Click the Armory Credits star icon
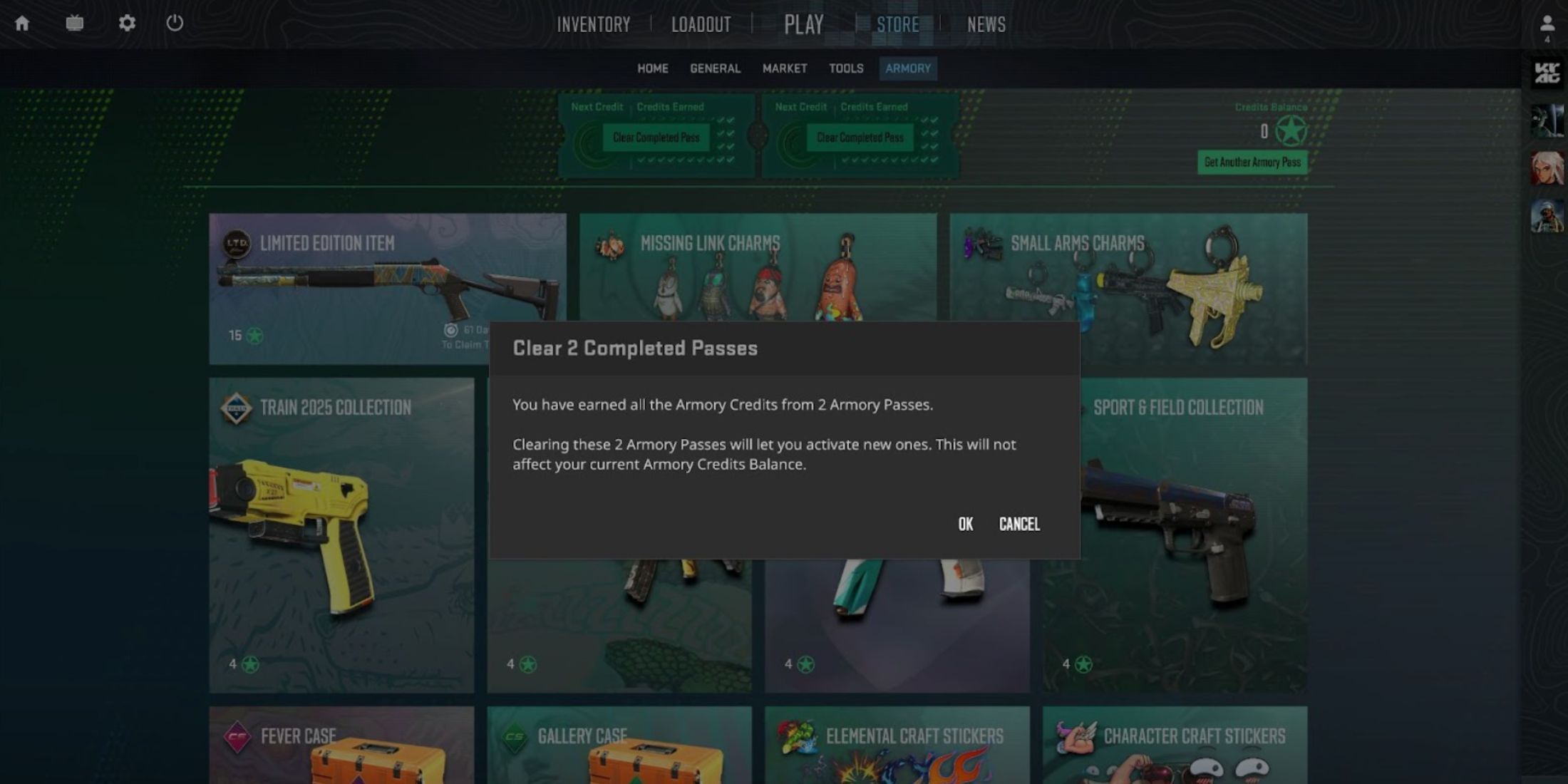 [x=1290, y=130]
